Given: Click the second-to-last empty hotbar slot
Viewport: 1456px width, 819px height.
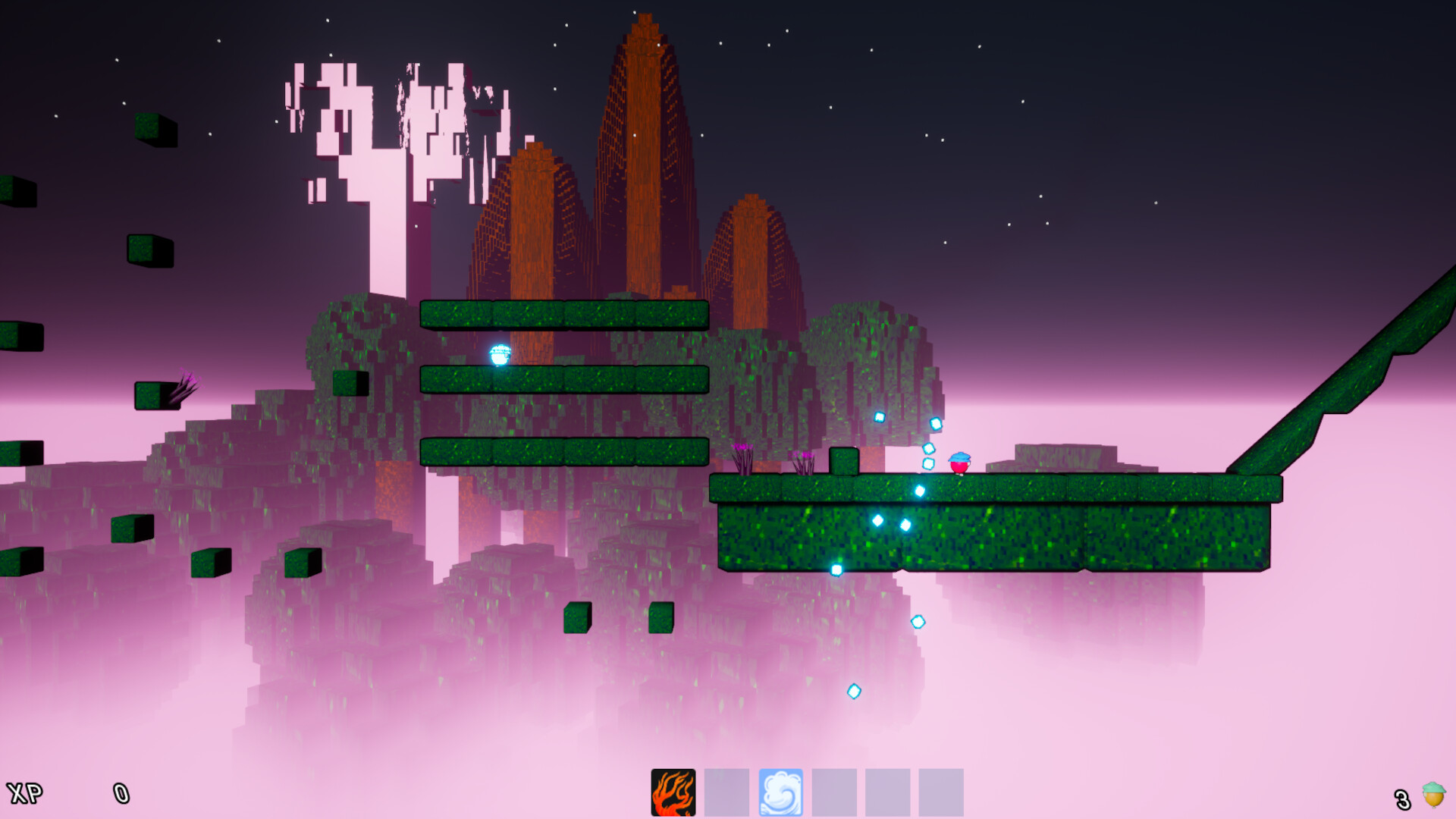Looking at the screenshot, I should [888, 790].
